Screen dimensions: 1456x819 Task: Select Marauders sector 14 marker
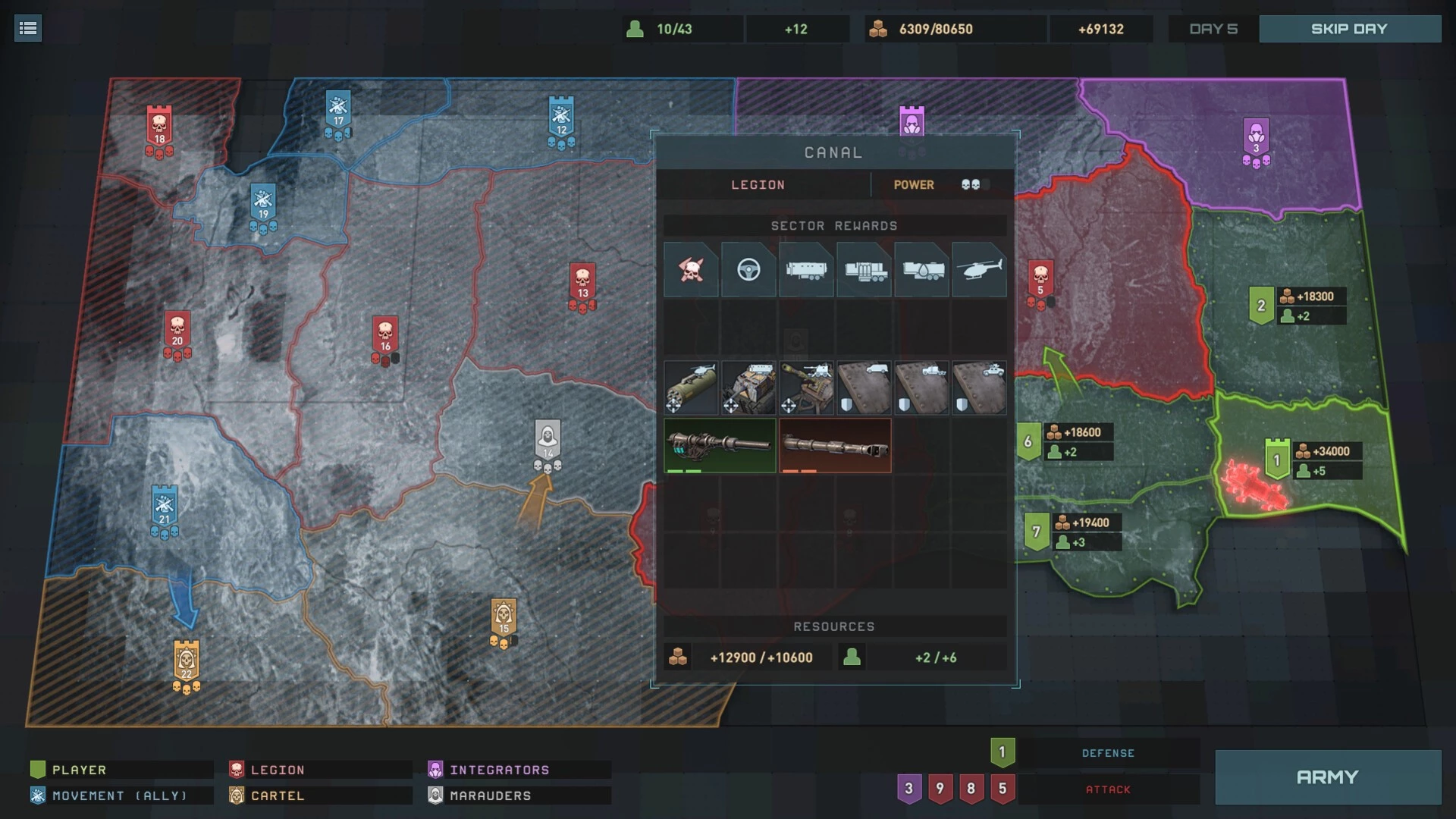click(548, 441)
